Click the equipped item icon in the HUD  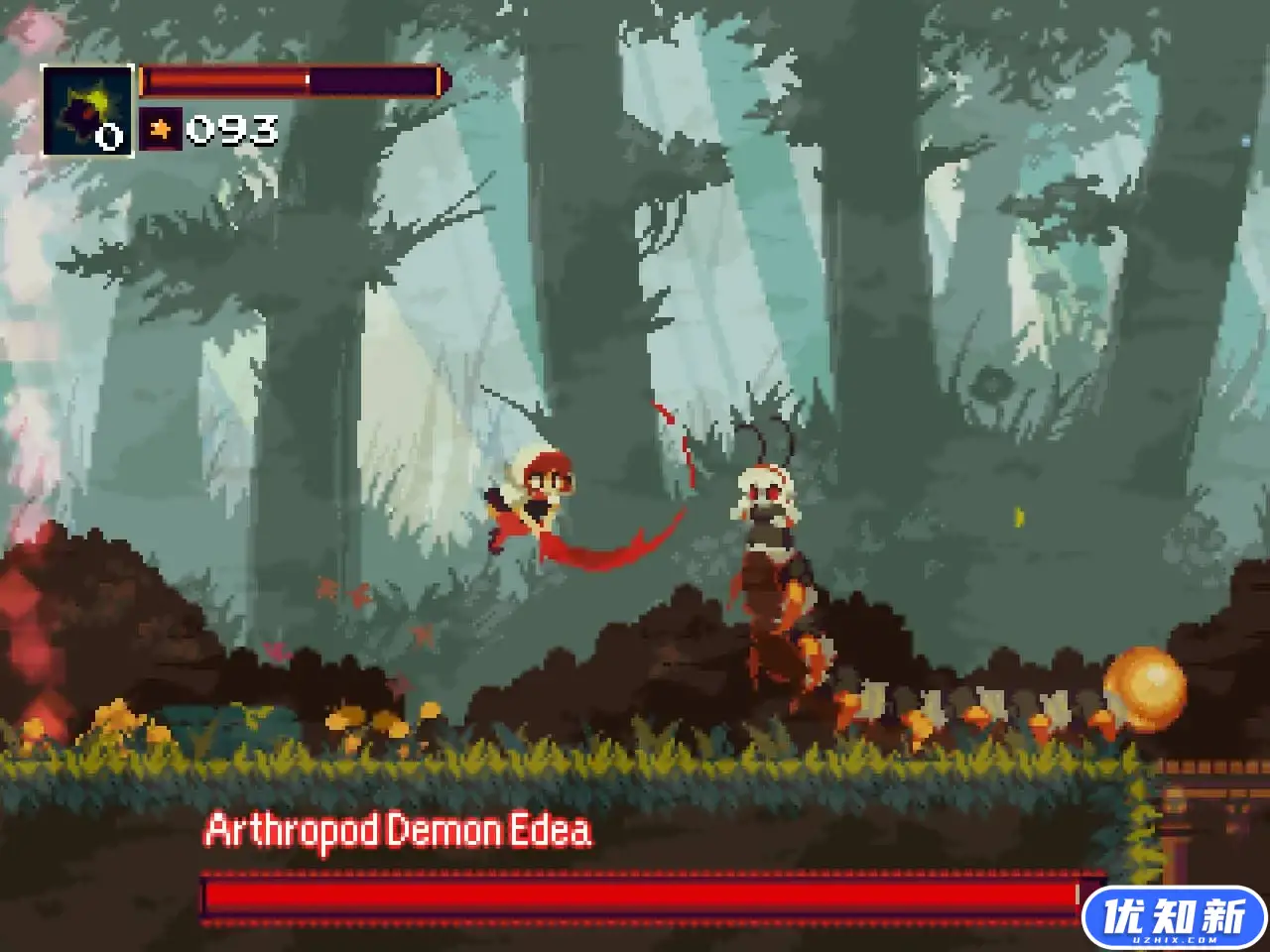[85, 109]
